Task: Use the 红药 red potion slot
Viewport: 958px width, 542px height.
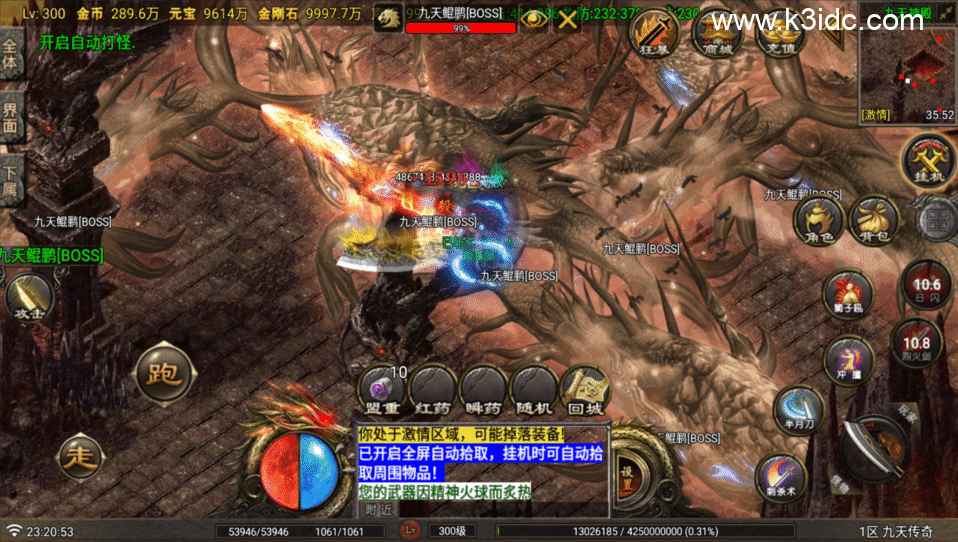Action: click(x=433, y=390)
